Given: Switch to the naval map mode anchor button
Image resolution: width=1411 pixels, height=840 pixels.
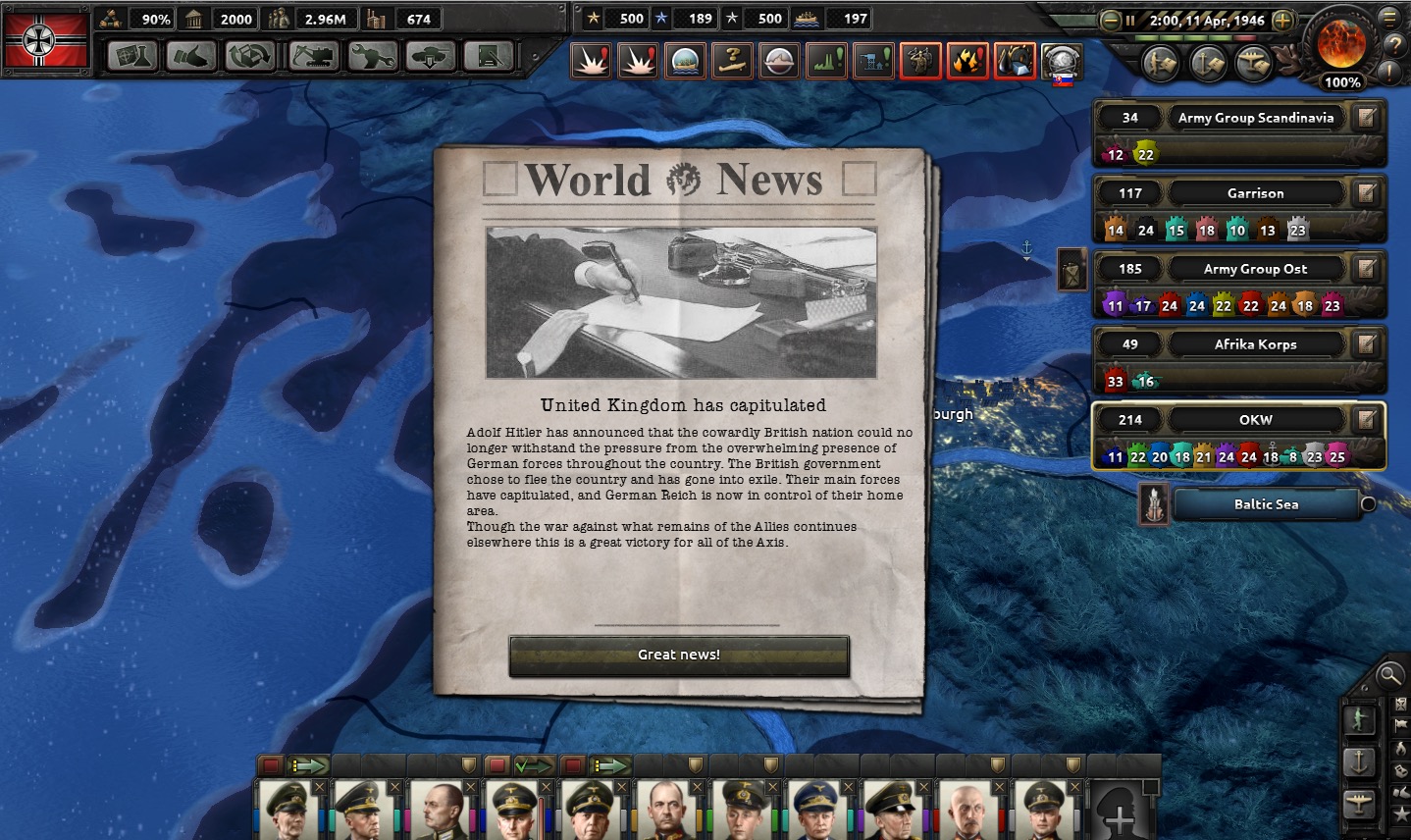Looking at the screenshot, I should point(1359,761).
